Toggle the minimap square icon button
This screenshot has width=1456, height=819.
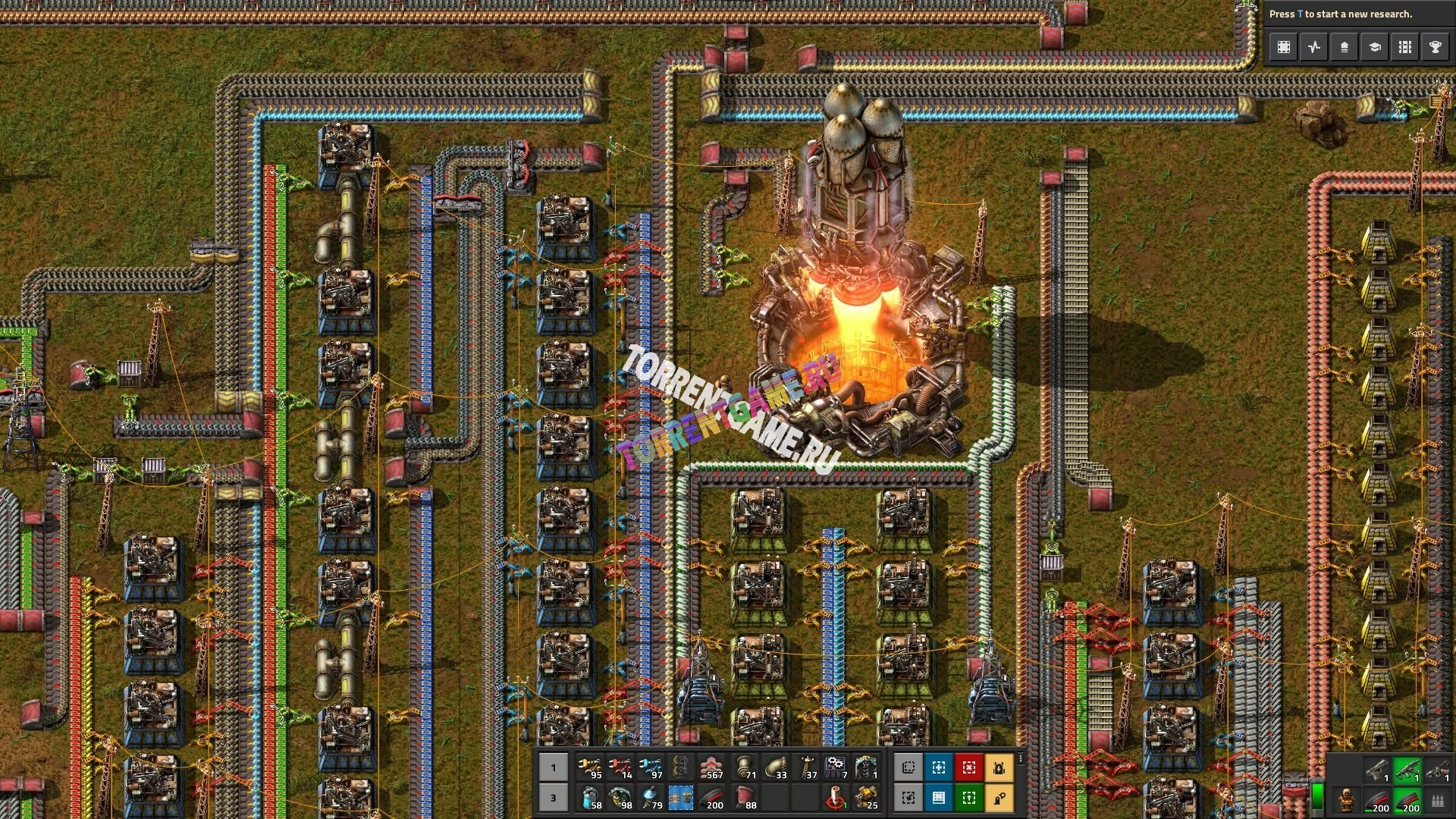(1283, 47)
